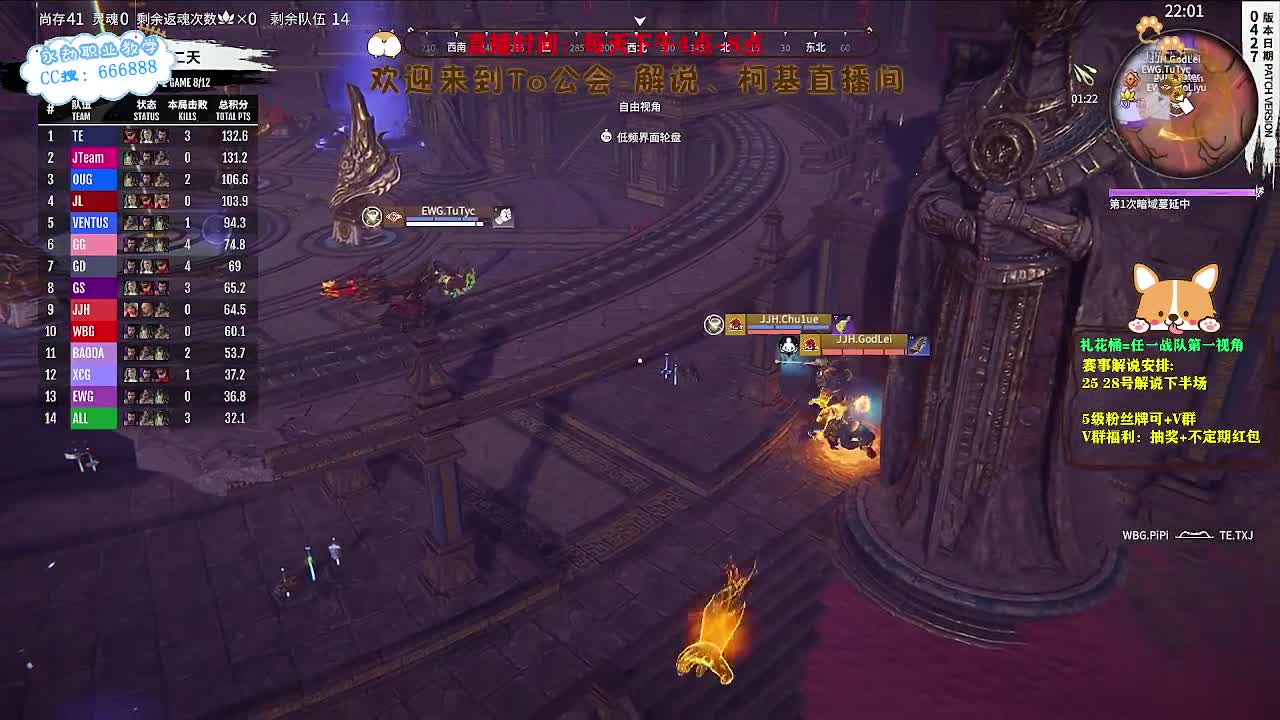
Task: Select the faction emblem beside EWG.TuTyc nameplate
Action: (x=394, y=217)
